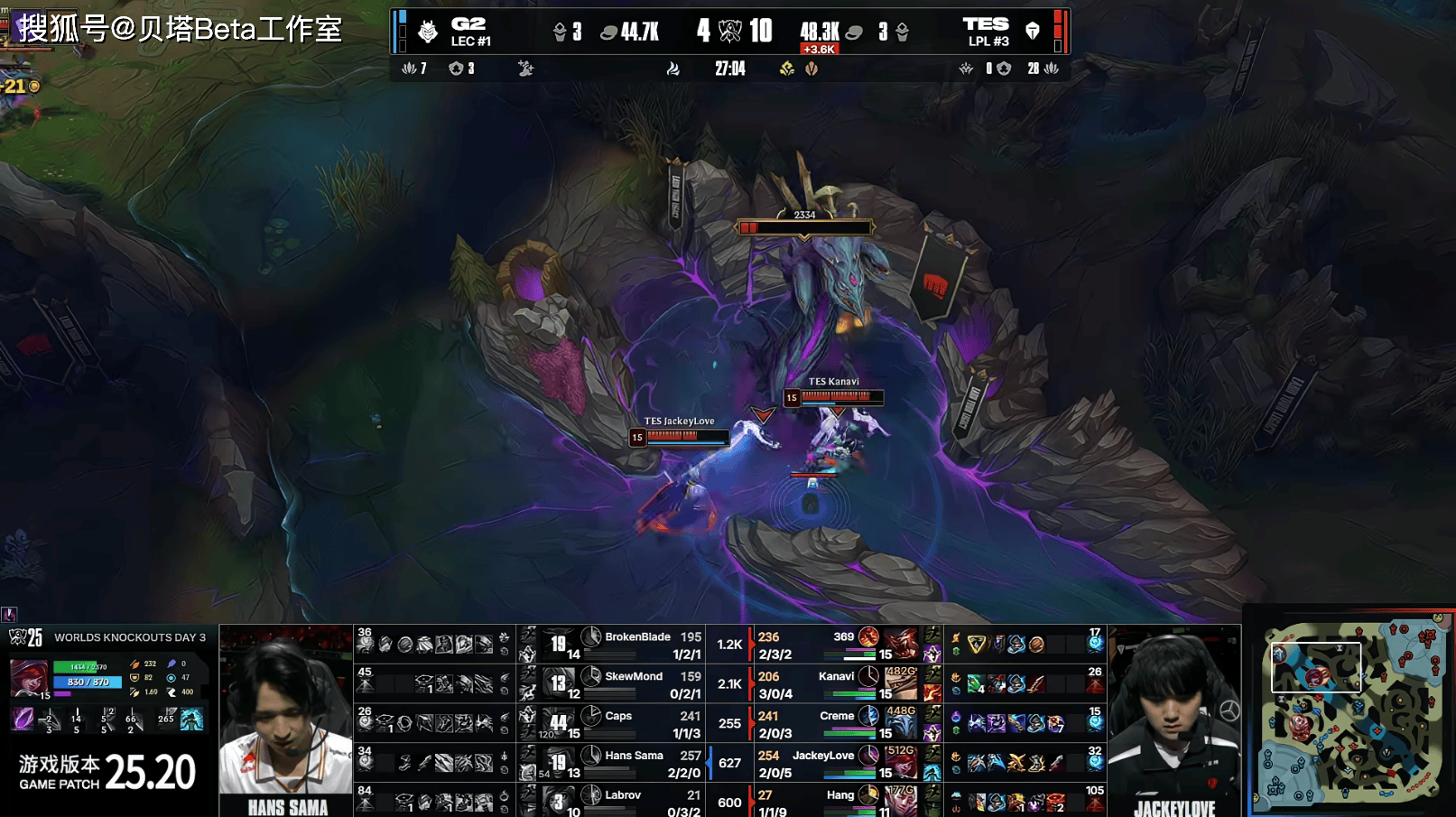Click the Worlds 25 logo above the stats panel

pos(26,637)
